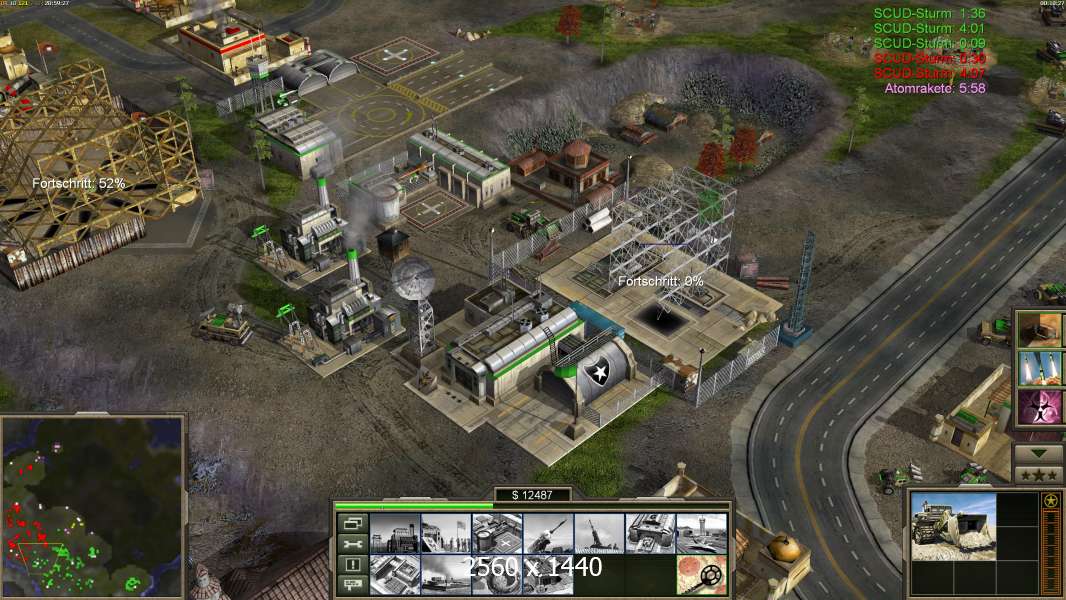Click the overlapping windows command bar button
The width and height of the screenshot is (1066, 600).
351,523
